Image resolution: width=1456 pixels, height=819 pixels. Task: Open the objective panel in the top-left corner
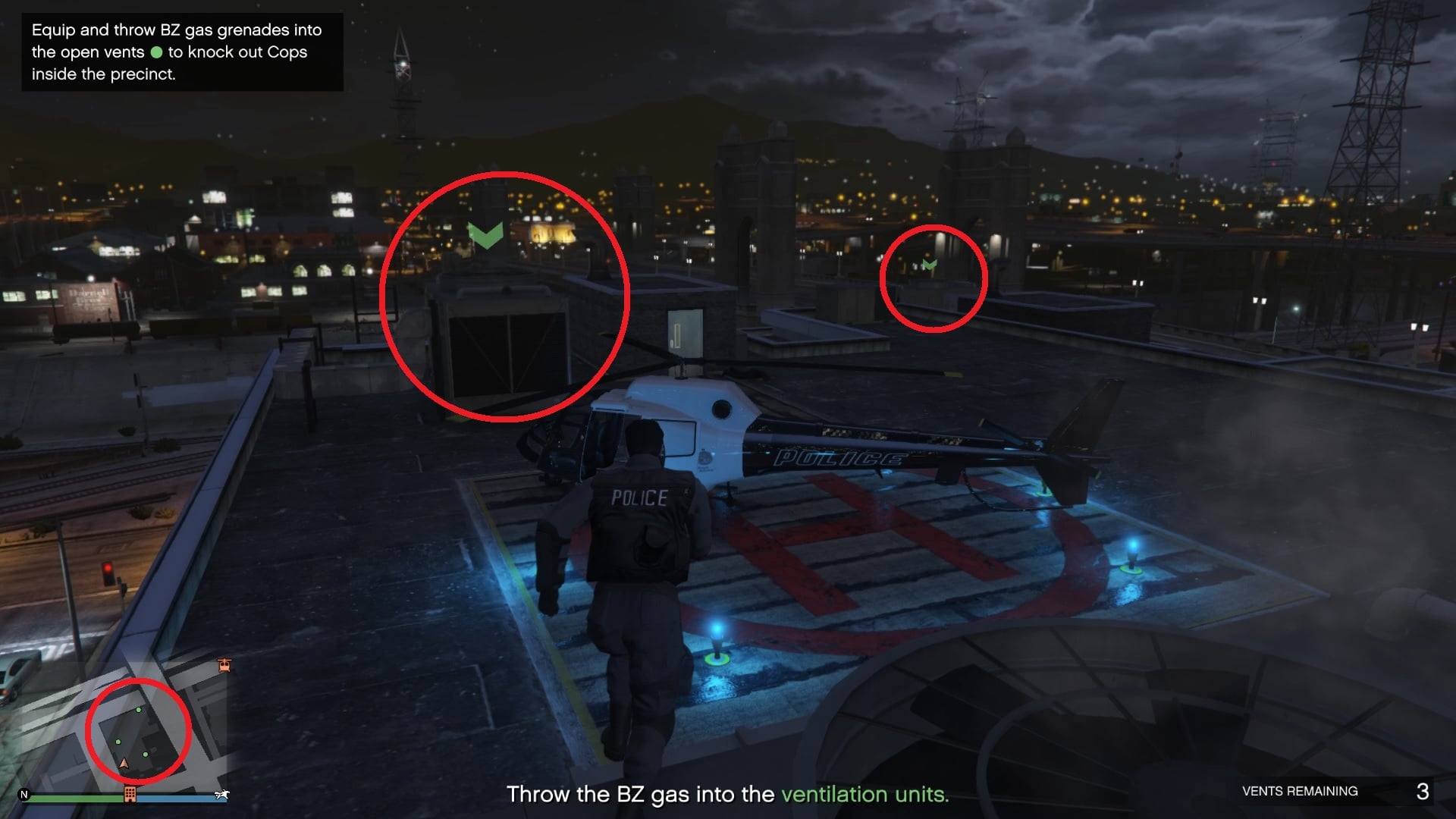pos(182,52)
